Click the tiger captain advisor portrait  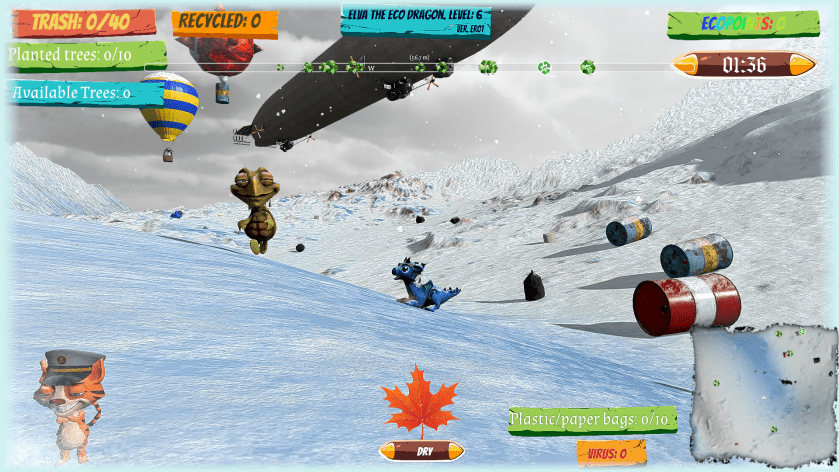(68, 404)
